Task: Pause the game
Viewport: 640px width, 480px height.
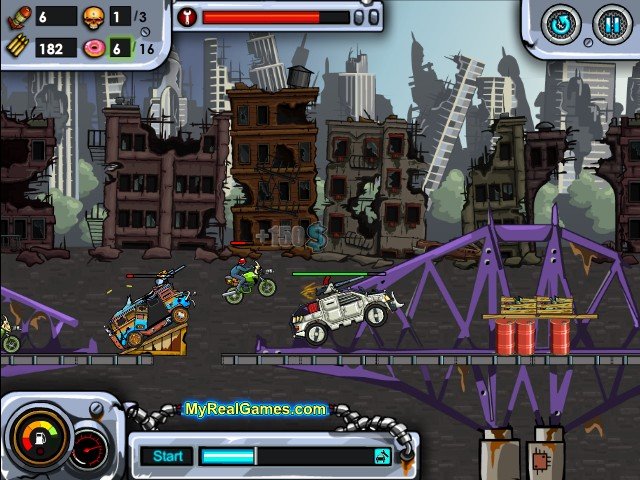Action: (x=609, y=25)
